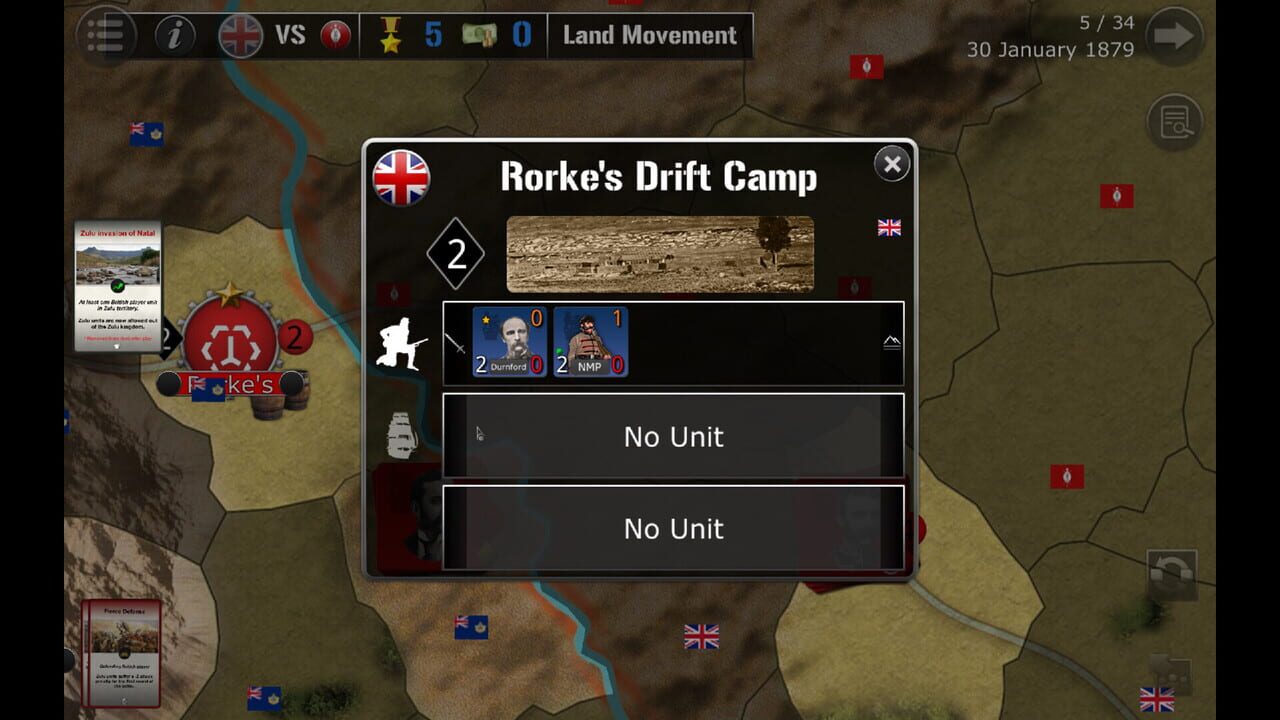Click the Land Movement phase label
1280x720 pixels.
(648, 36)
